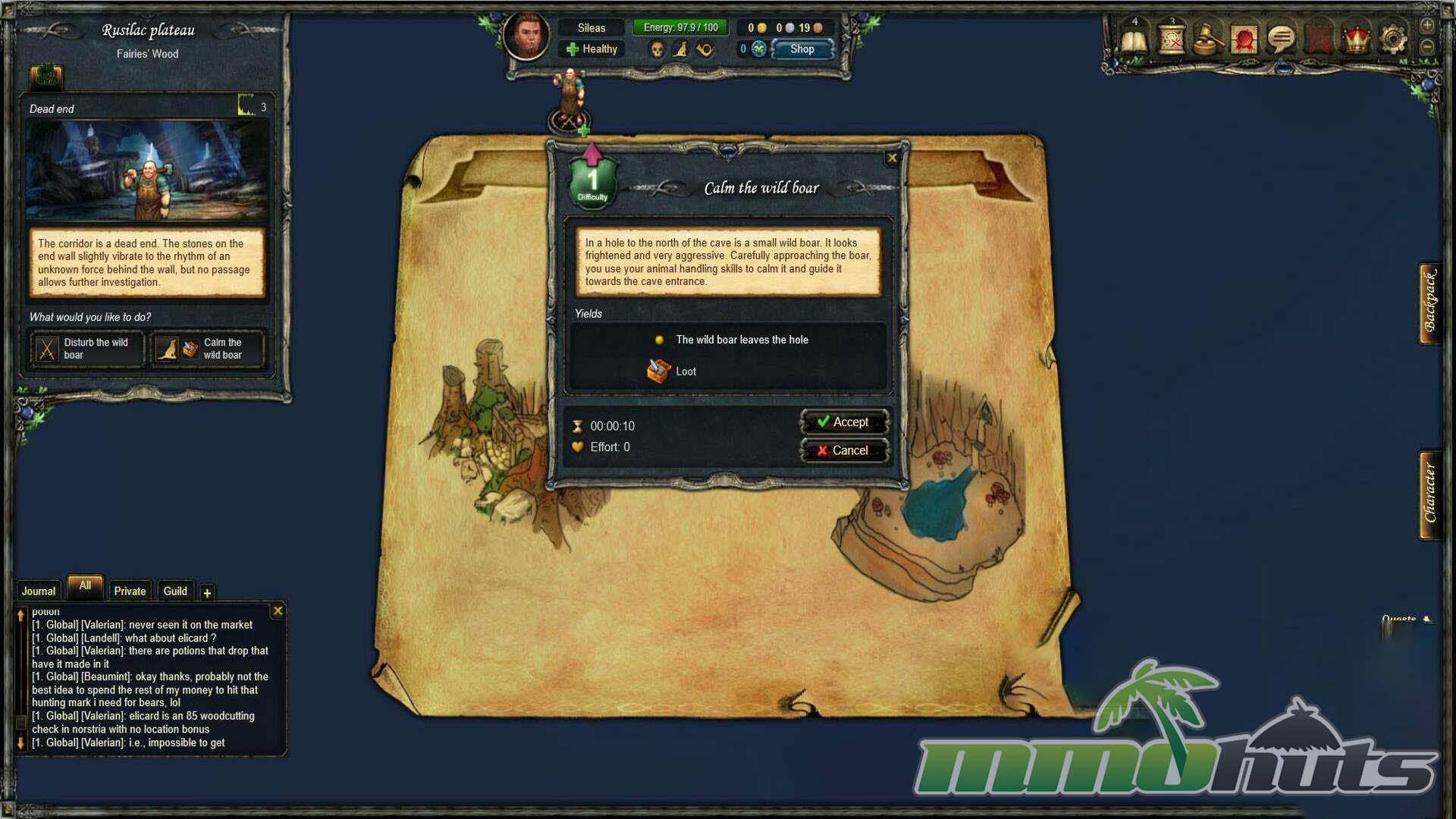The image size is (1456, 819).
Task: Open settings via the gear icon
Action: [1393, 39]
